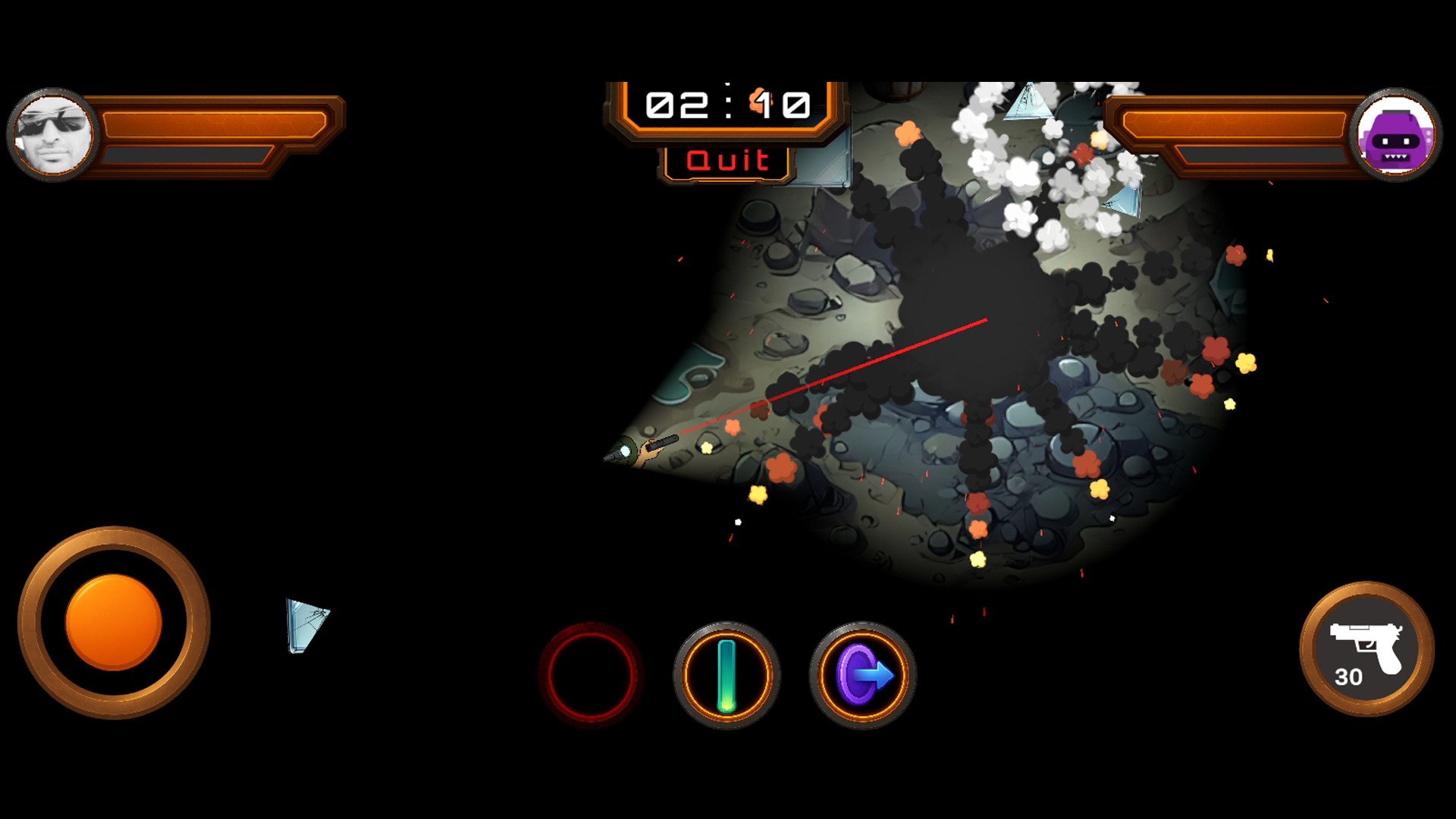Tap the purple robot opponent avatar
The height and width of the screenshot is (819, 1456).
[x=1395, y=135]
